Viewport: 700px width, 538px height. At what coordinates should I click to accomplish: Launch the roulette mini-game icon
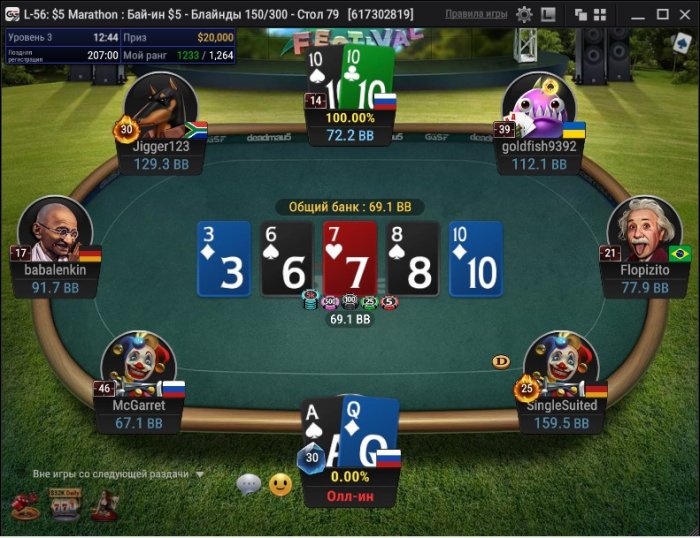click(26, 506)
